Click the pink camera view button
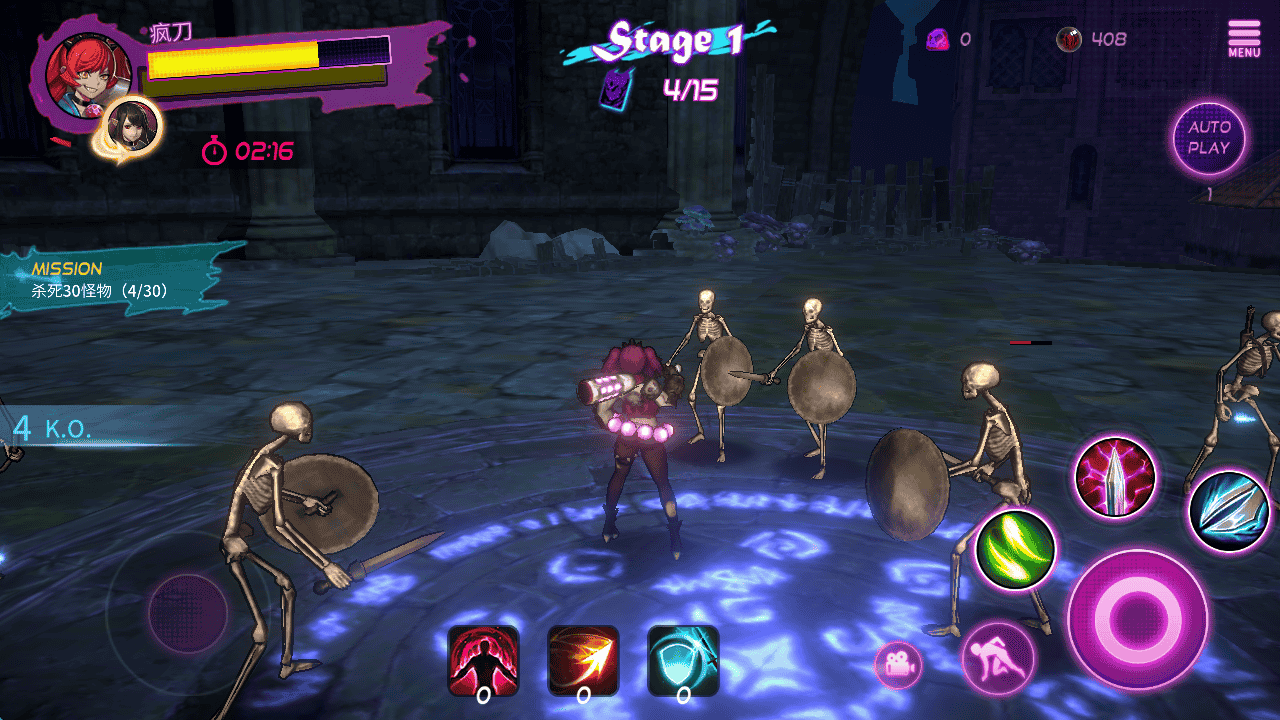The width and height of the screenshot is (1280, 720). 898,665
